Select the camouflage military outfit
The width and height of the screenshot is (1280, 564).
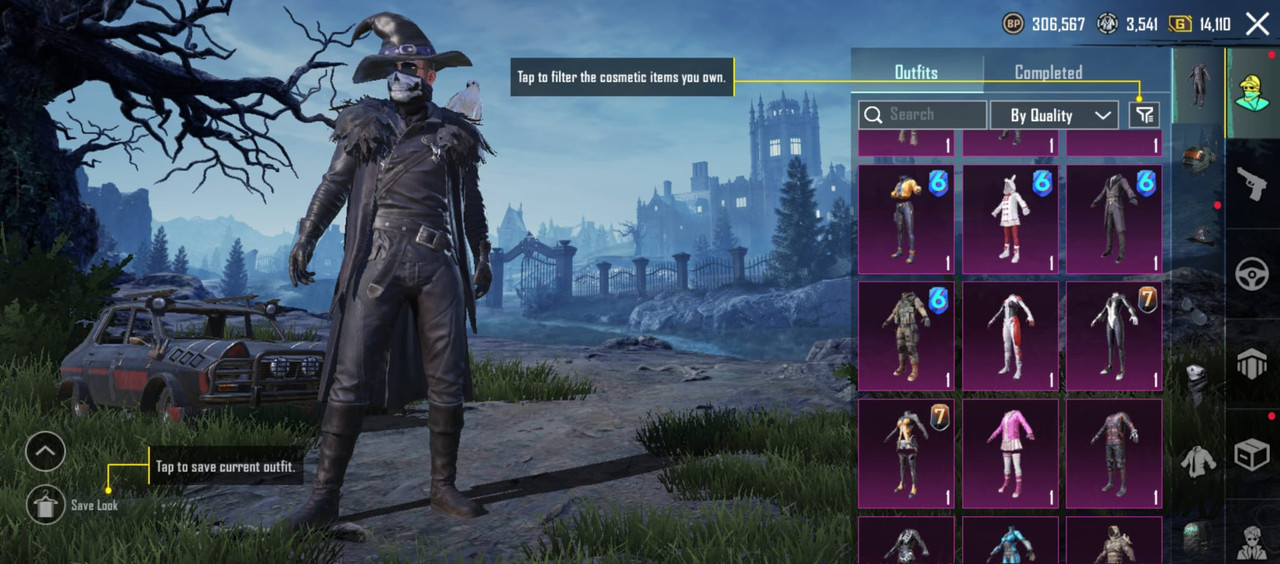pyautogui.click(x=906, y=336)
